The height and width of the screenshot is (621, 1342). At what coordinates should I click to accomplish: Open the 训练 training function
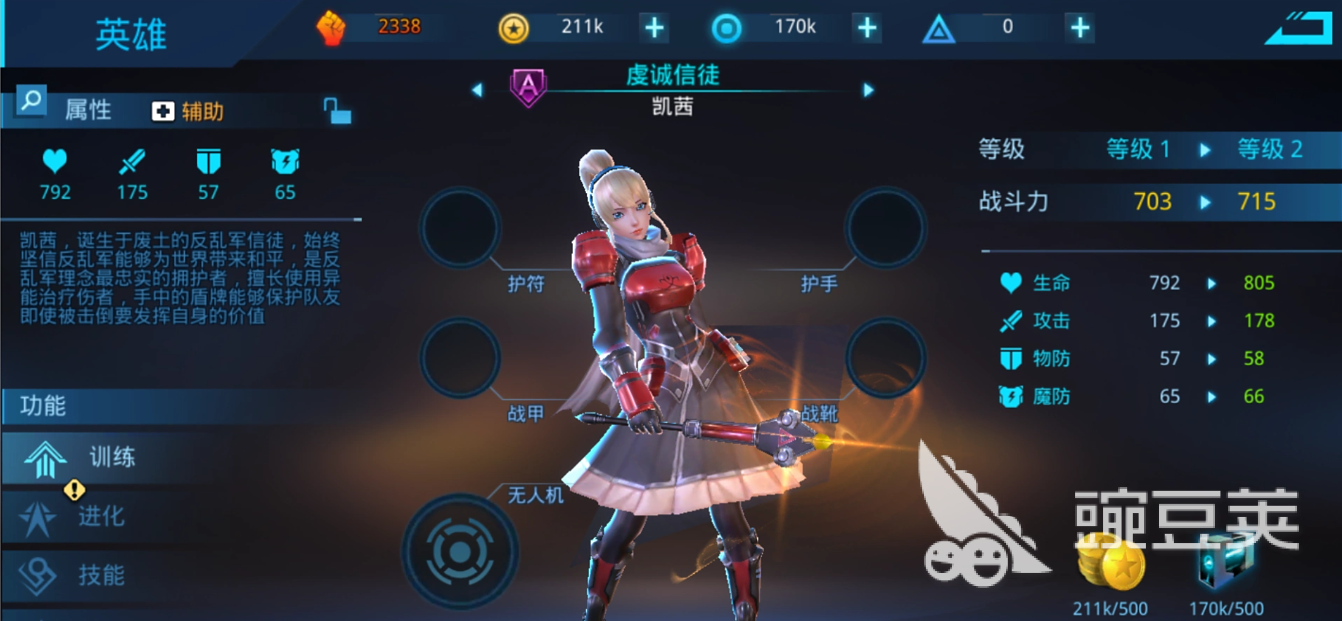tap(90, 458)
